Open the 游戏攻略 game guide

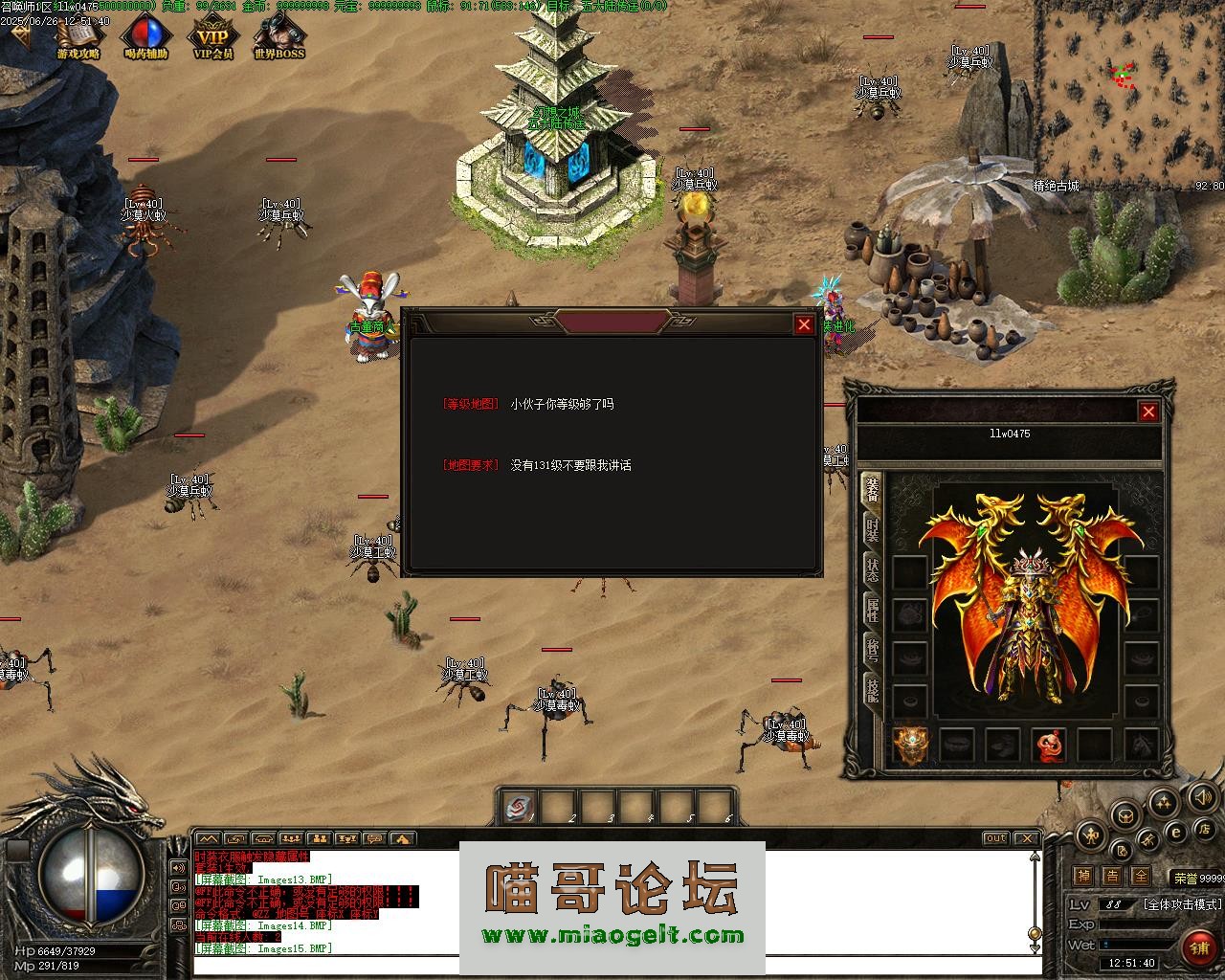pos(78,39)
